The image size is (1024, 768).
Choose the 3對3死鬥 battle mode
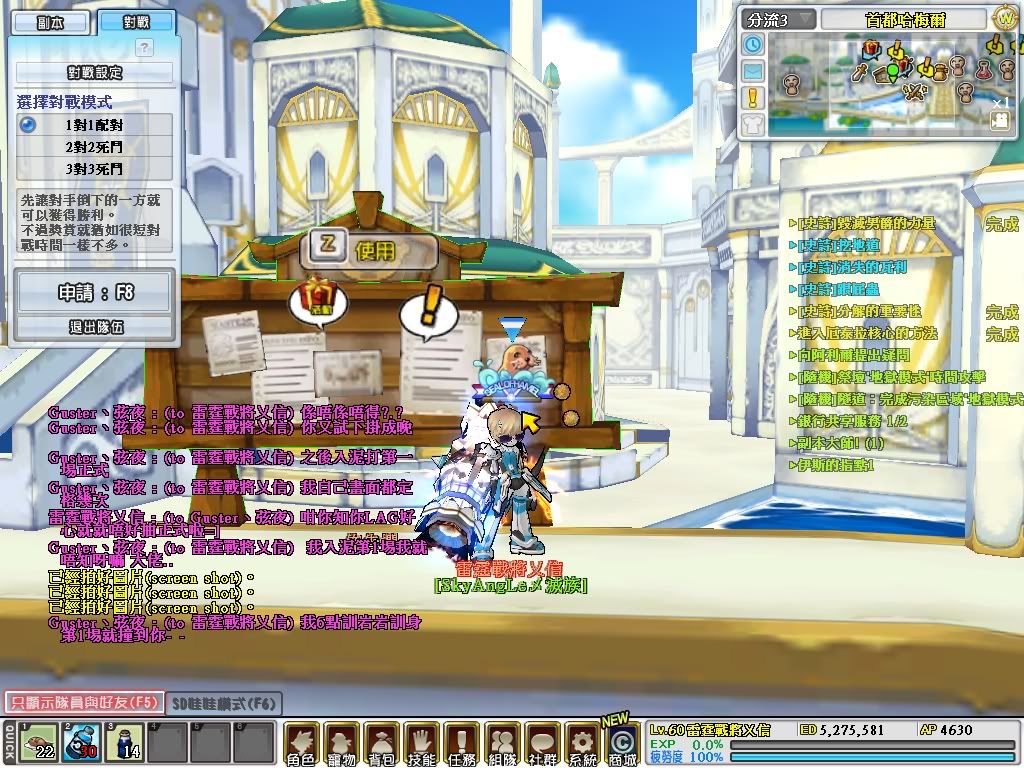click(x=94, y=168)
